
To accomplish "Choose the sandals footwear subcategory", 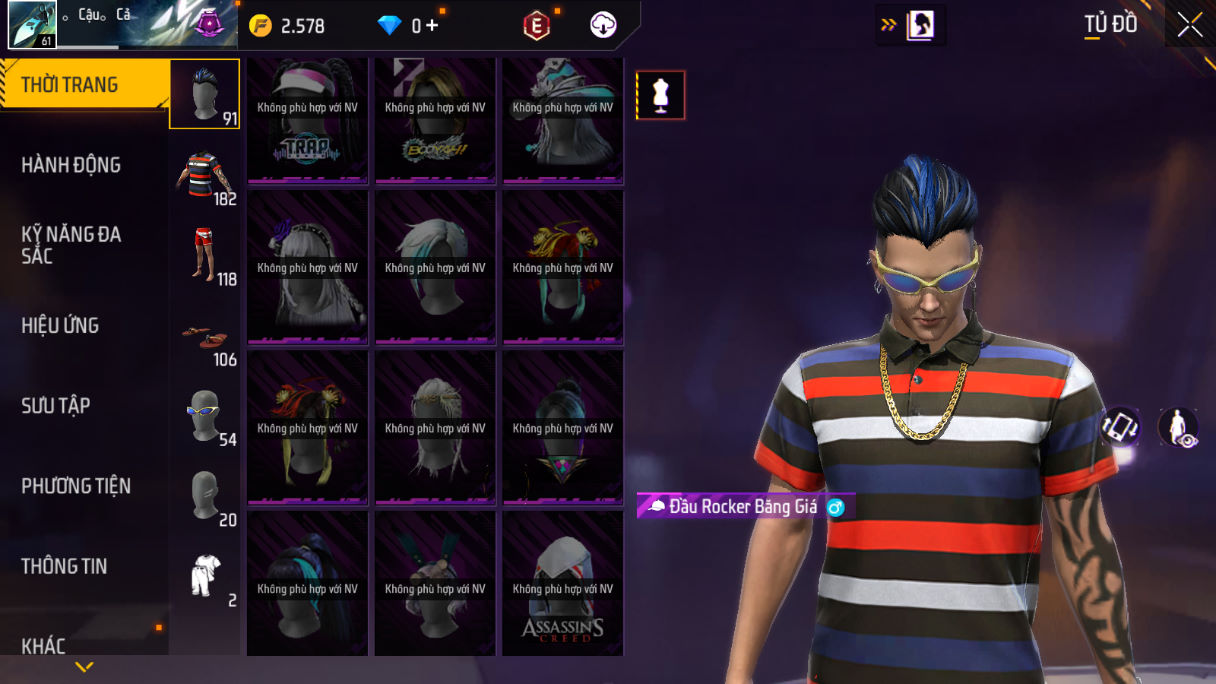I will point(205,337).
